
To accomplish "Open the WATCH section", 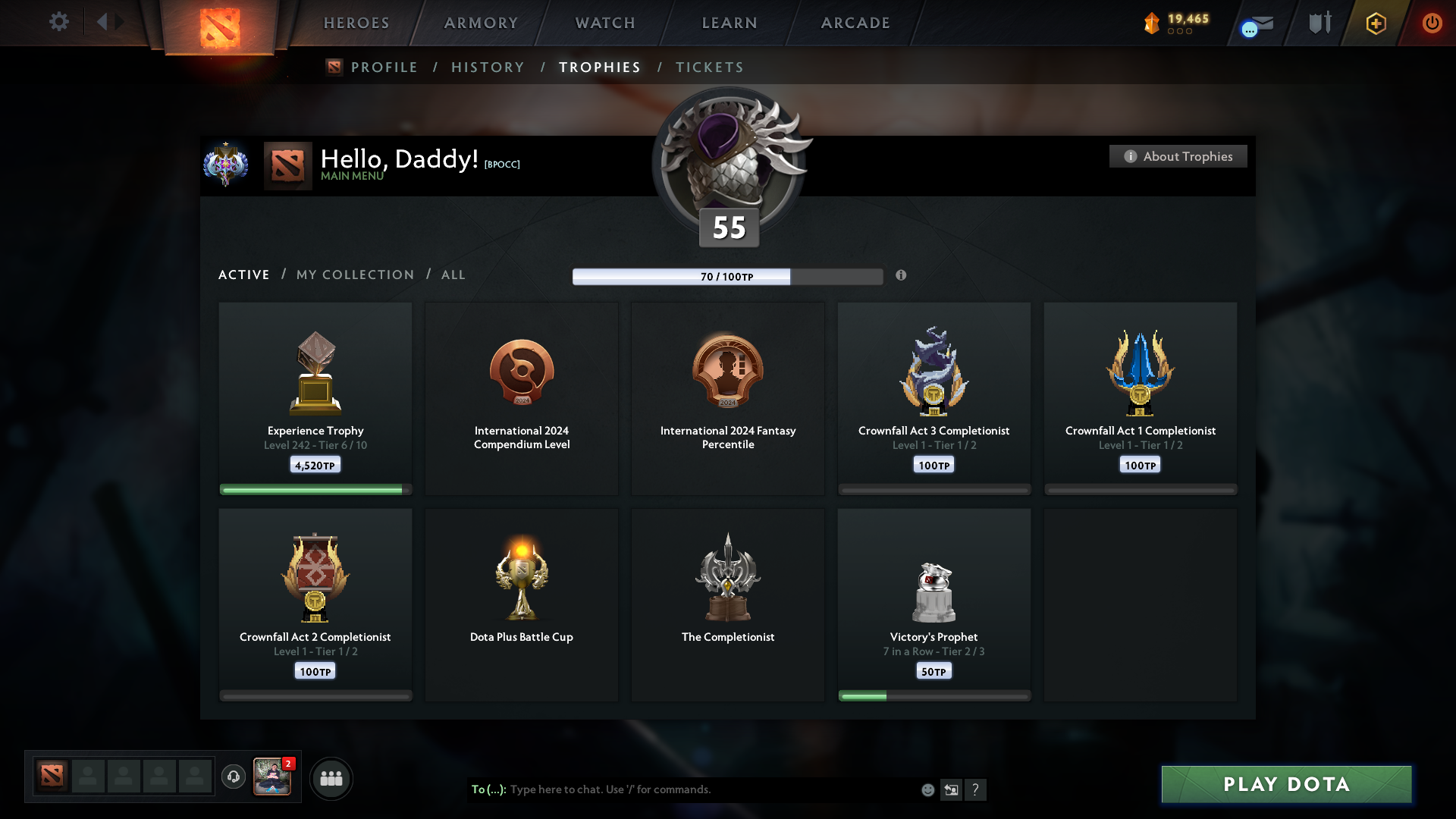I will pos(604,23).
